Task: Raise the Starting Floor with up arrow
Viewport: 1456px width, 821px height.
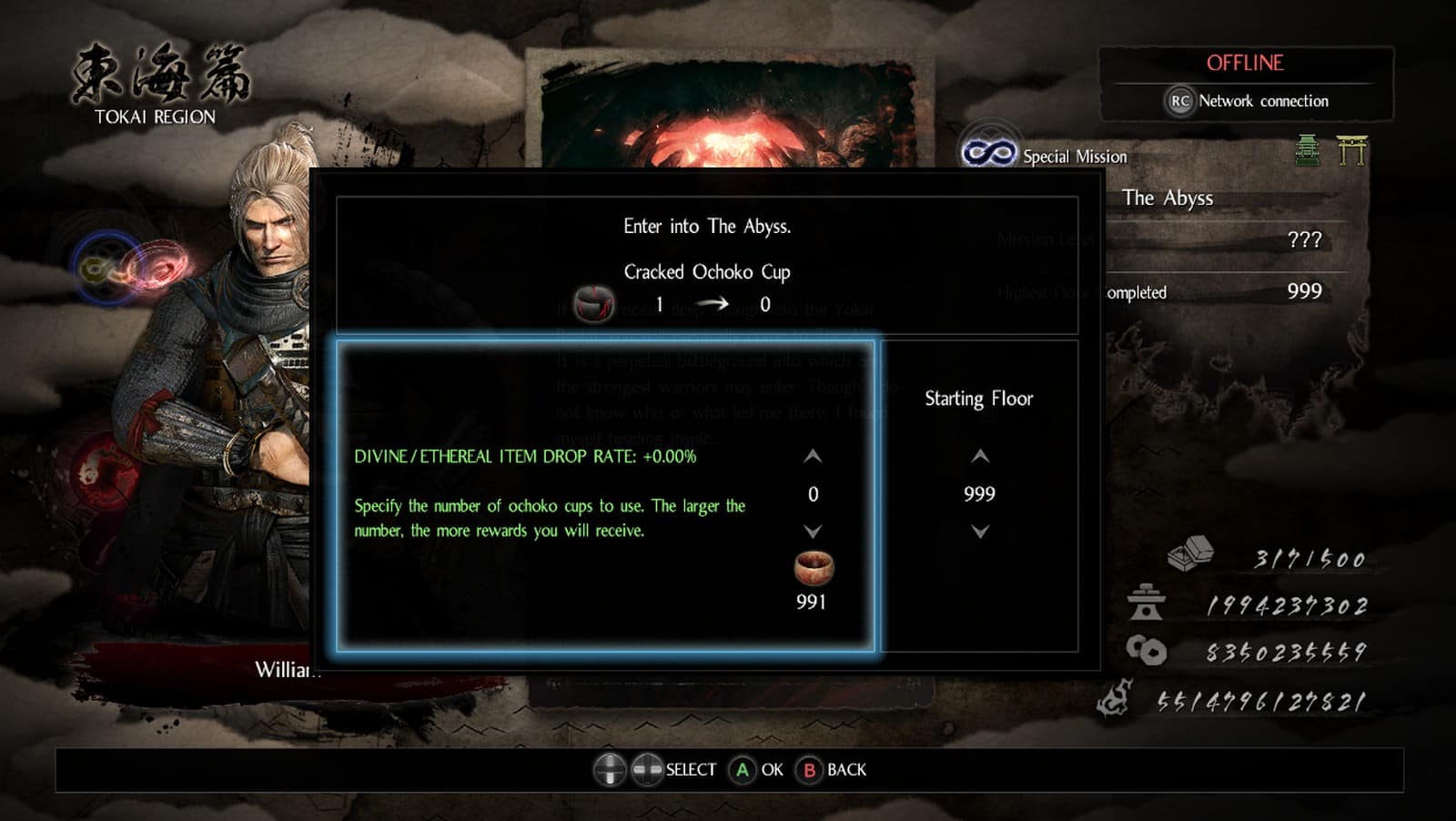Action: (x=979, y=456)
